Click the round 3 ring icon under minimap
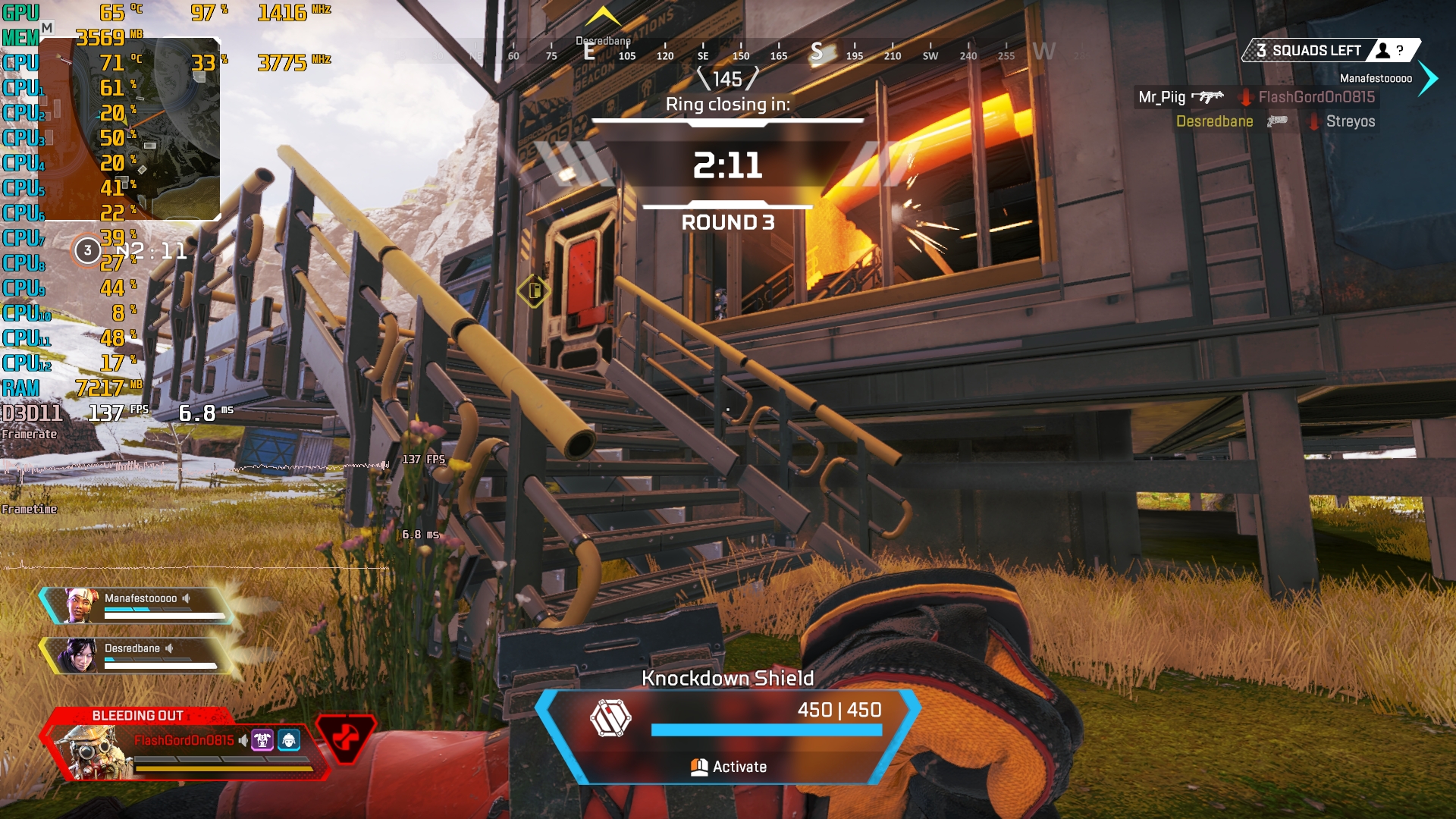The width and height of the screenshot is (1456, 819). [x=88, y=250]
